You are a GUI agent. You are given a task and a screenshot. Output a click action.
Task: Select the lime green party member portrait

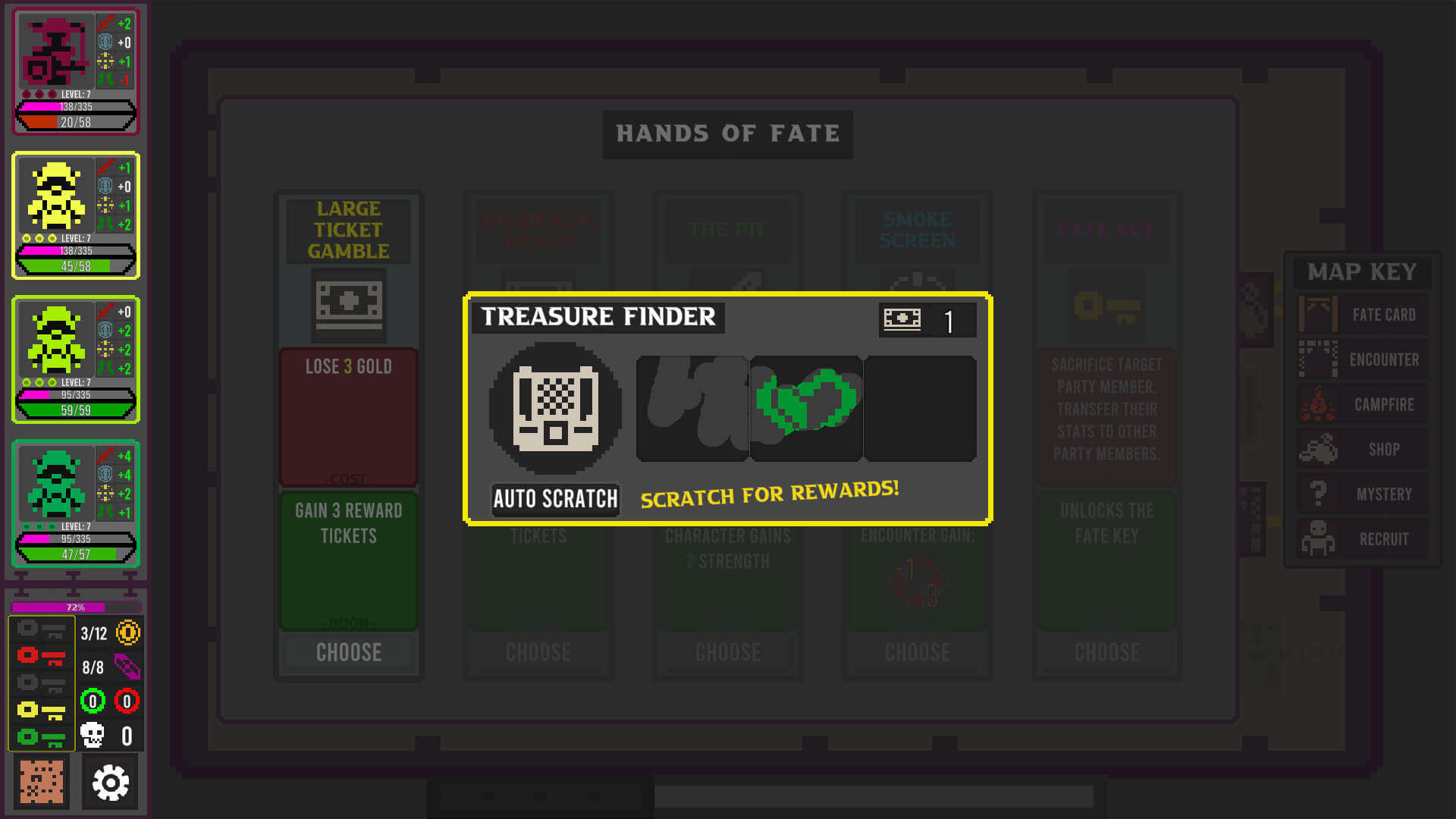click(56, 341)
